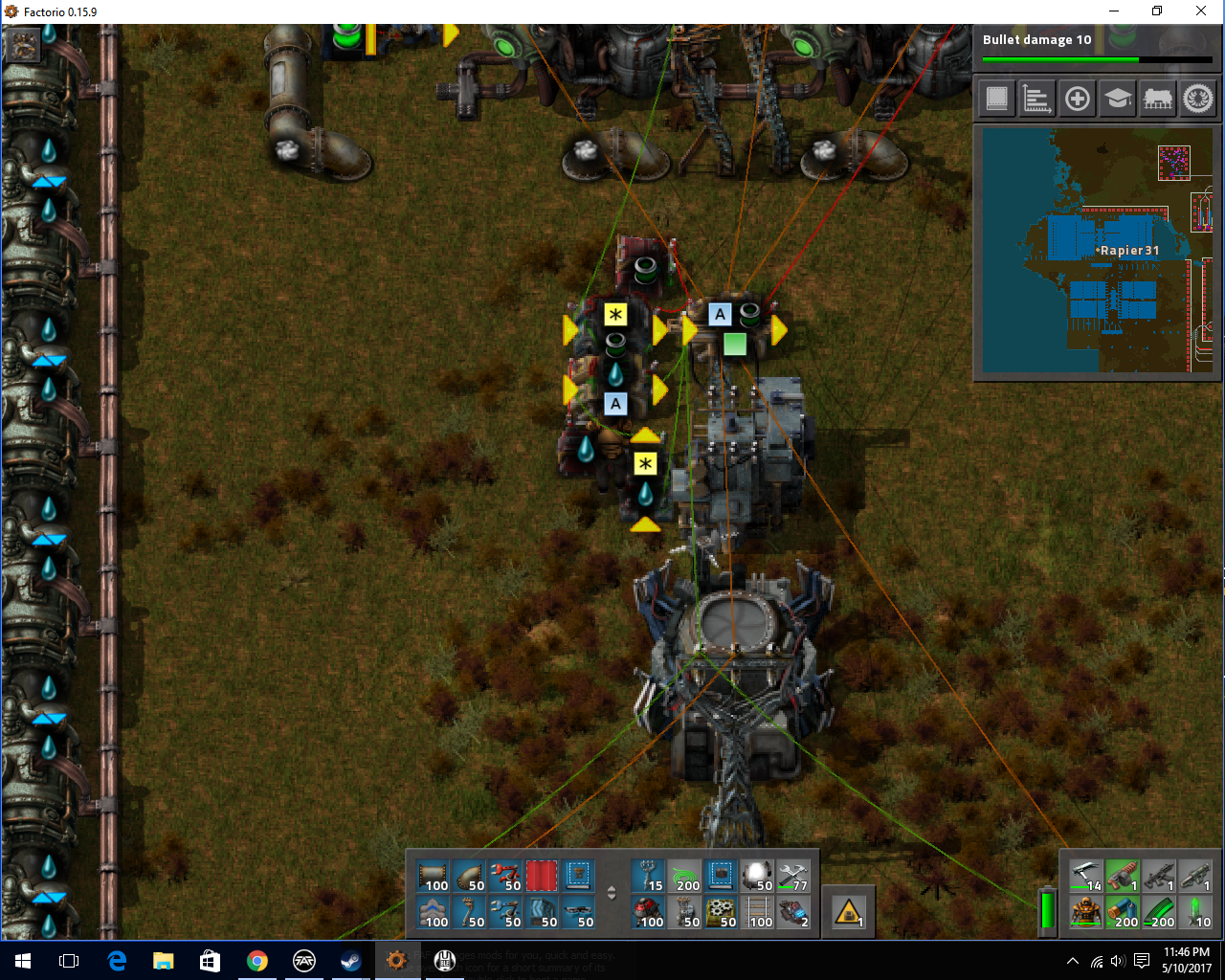
Task: Open the yellow warning alert icon
Action: pos(849,913)
